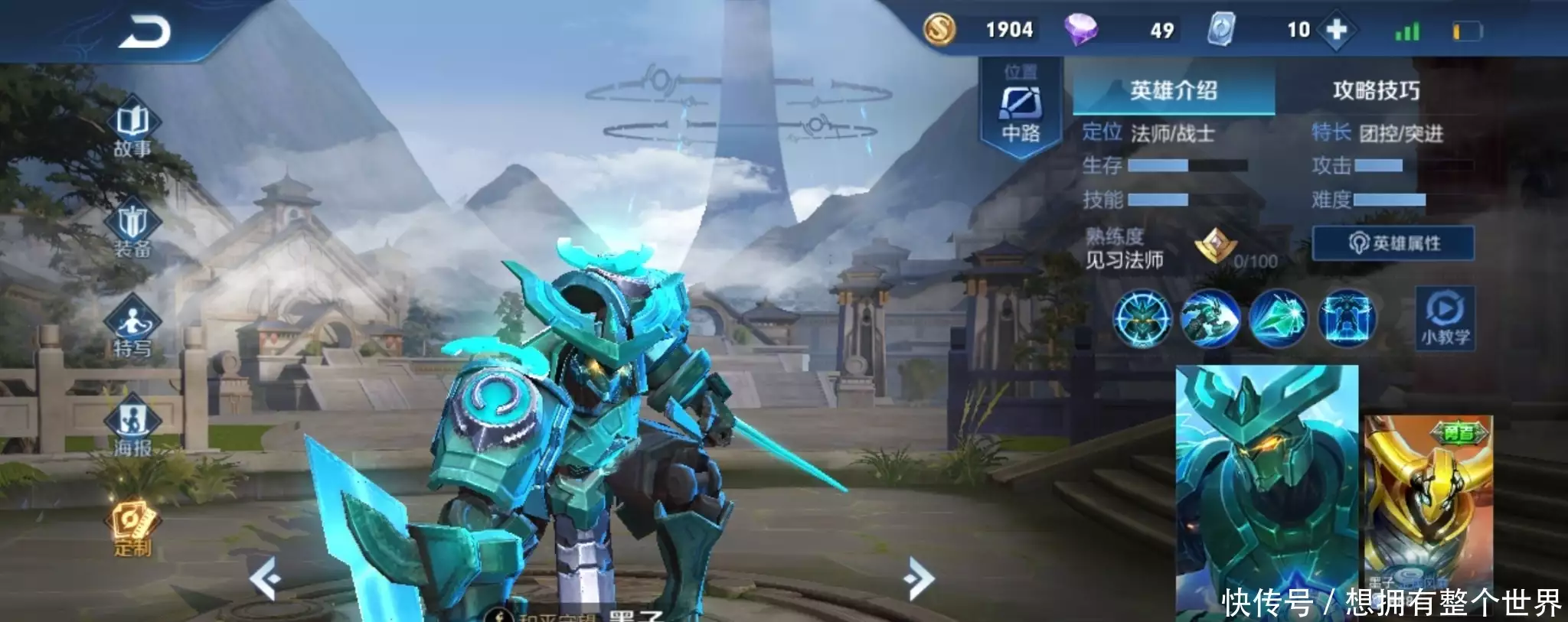The width and height of the screenshot is (1568, 622).
Task: Add more tickets with the plus button
Action: pos(1336,30)
